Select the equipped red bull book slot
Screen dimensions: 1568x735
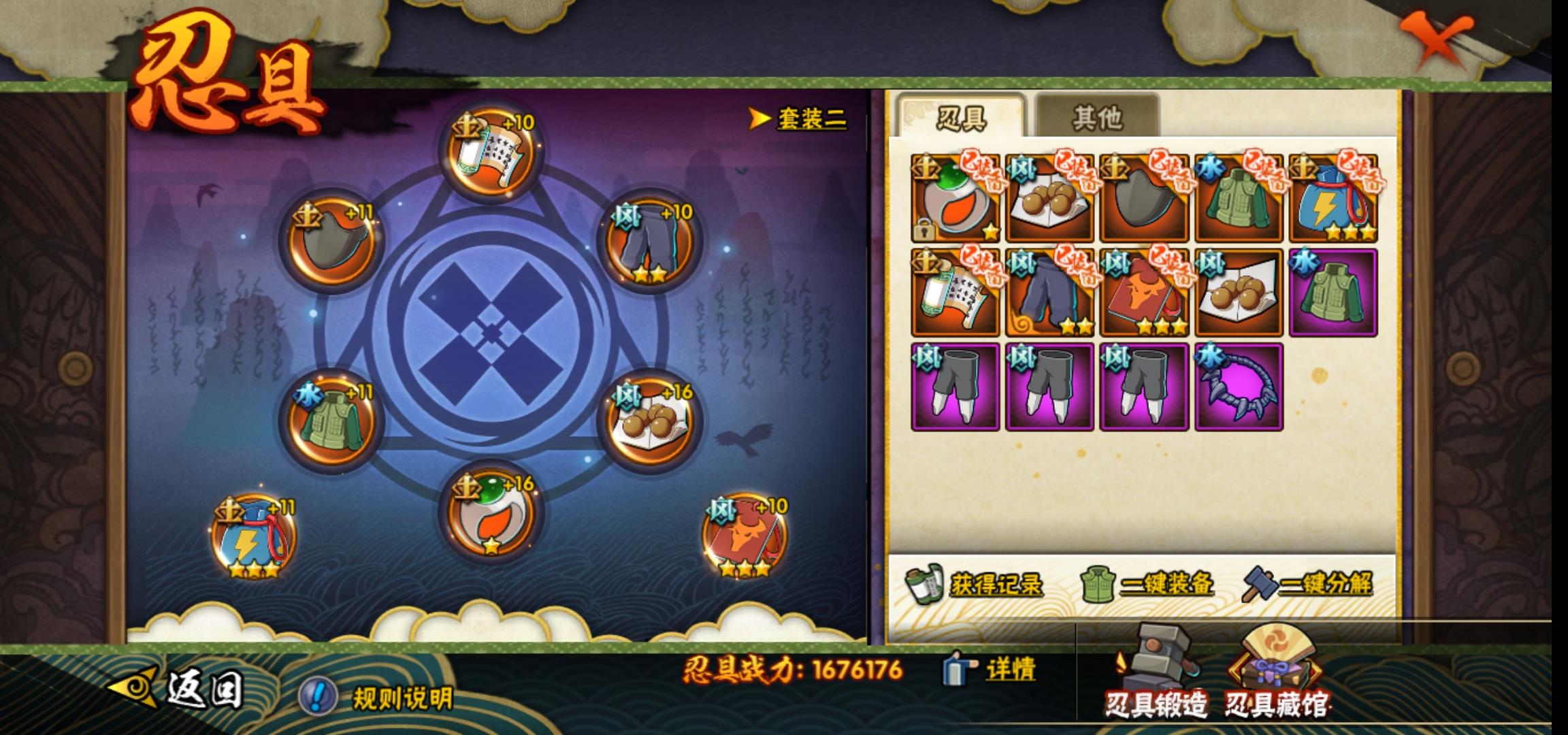[745, 536]
